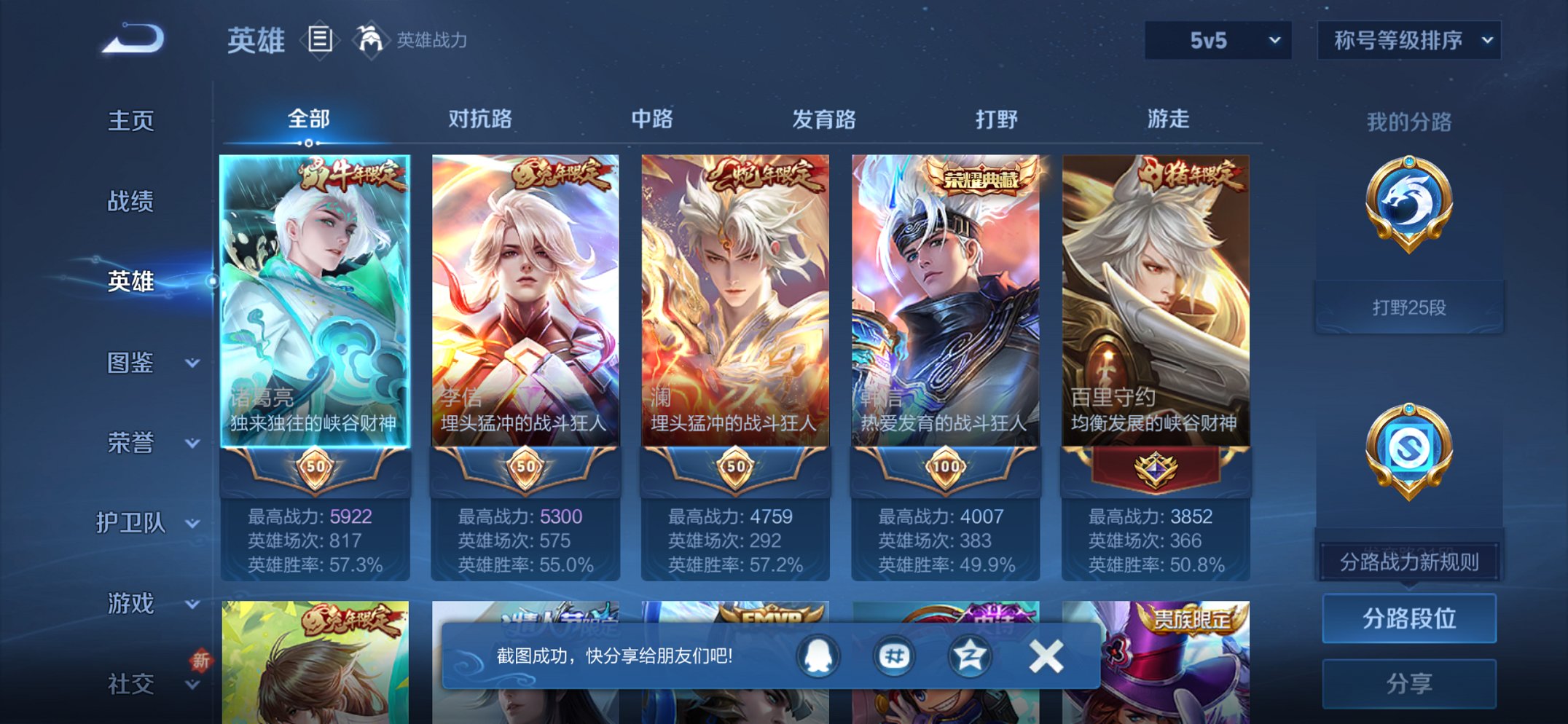
Task: Share using the hashtag community icon
Action: [x=893, y=655]
